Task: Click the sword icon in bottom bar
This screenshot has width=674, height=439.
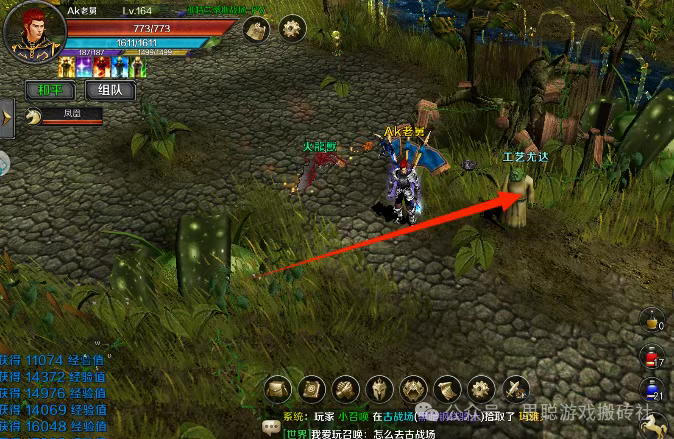Action: pos(515,388)
